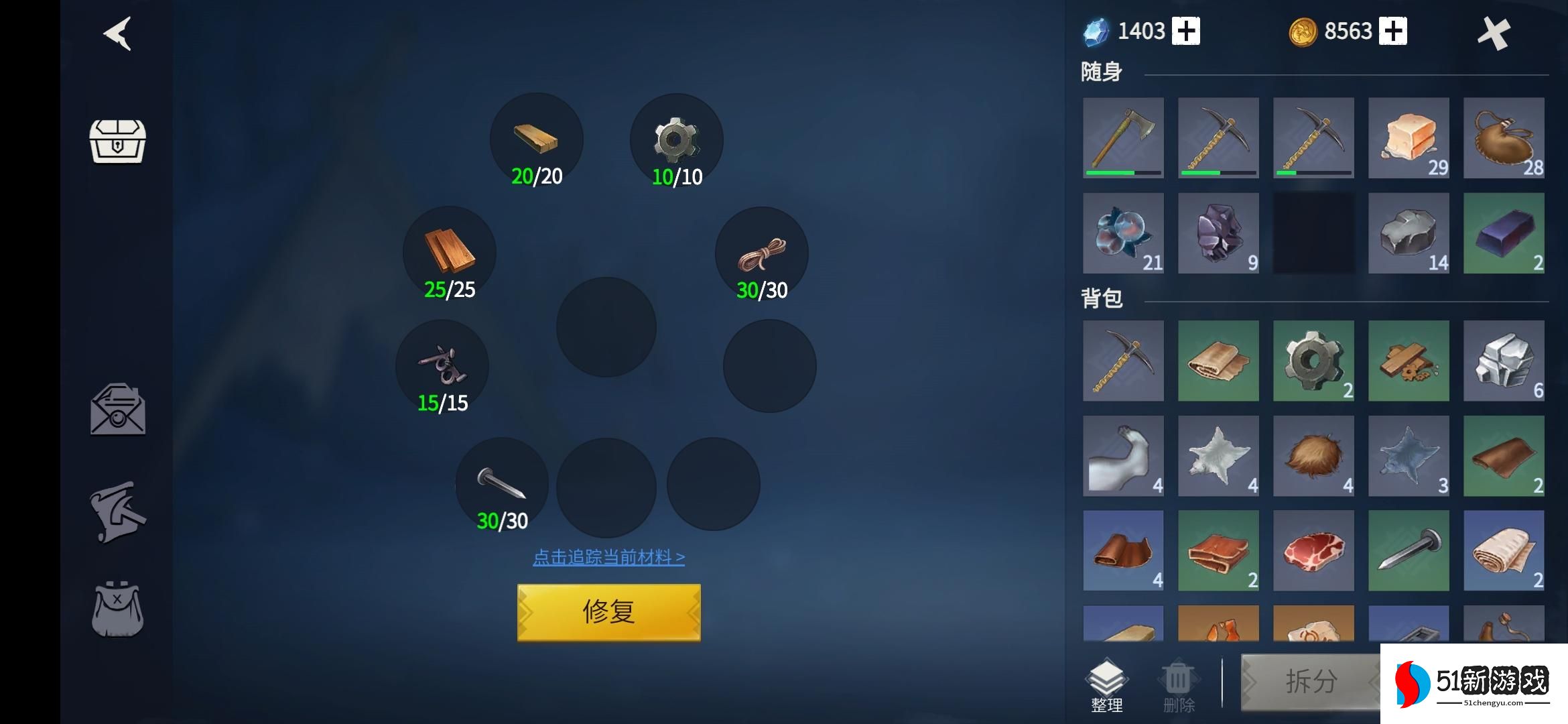Image resolution: width=1568 pixels, height=724 pixels.
Task: Open the mail envelope icon
Action: point(118,410)
